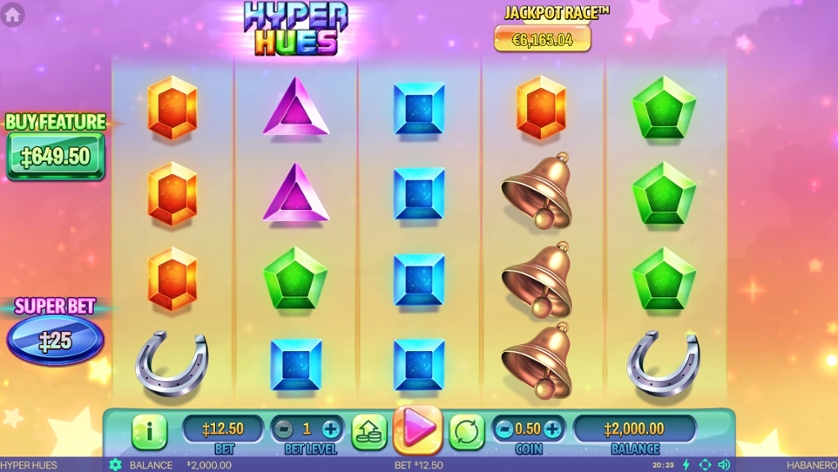The width and height of the screenshot is (838, 472).
Task: Activate the Super Bet 25 button
Action: 55,340
